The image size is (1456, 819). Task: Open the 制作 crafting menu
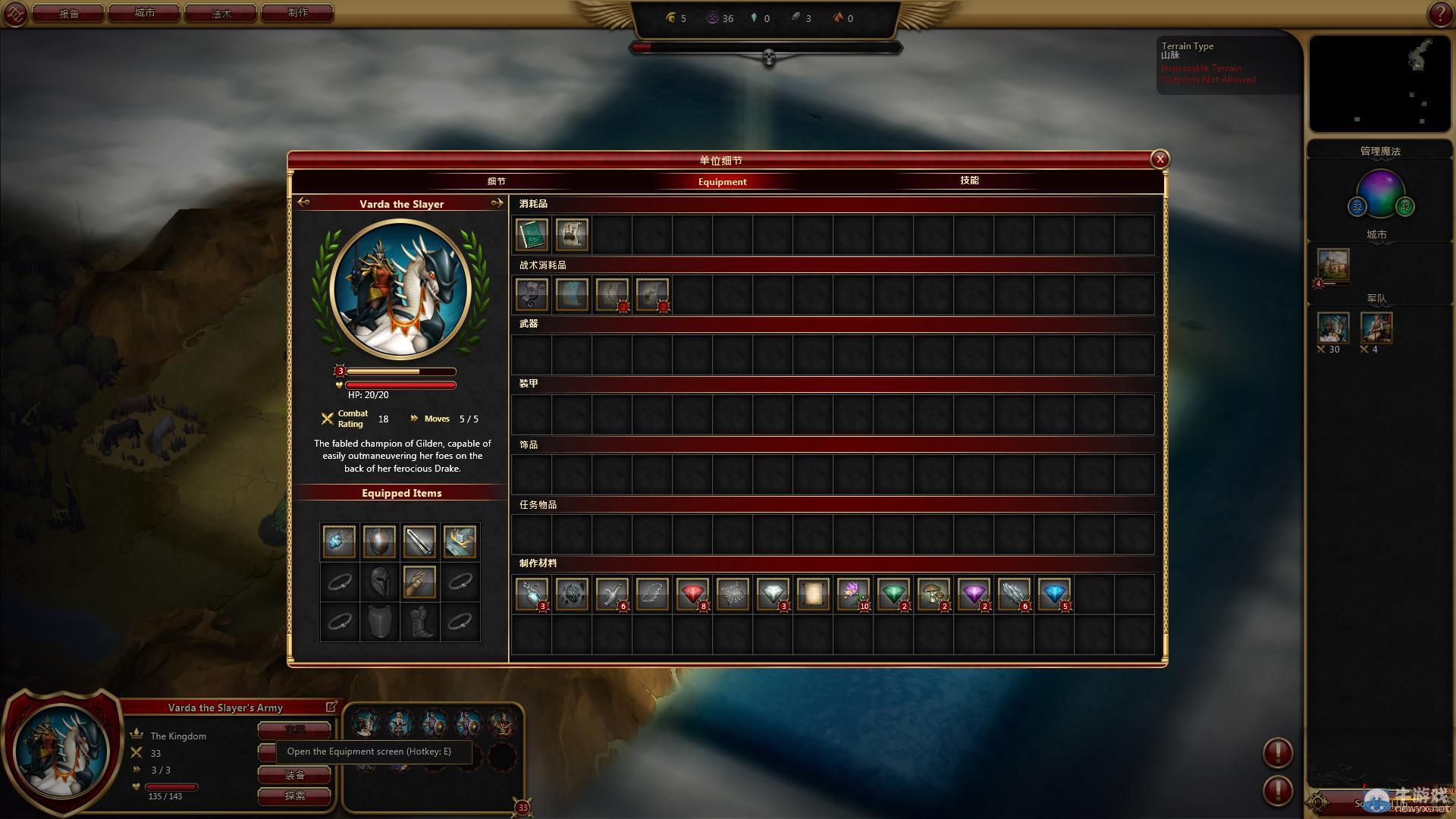coord(298,14)
